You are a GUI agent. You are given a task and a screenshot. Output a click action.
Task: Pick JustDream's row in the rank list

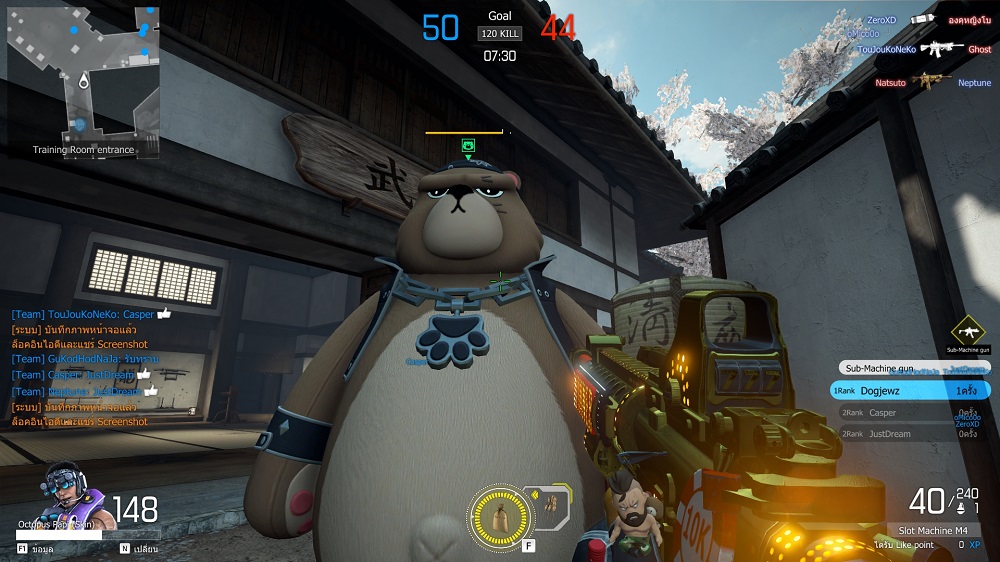910,434
